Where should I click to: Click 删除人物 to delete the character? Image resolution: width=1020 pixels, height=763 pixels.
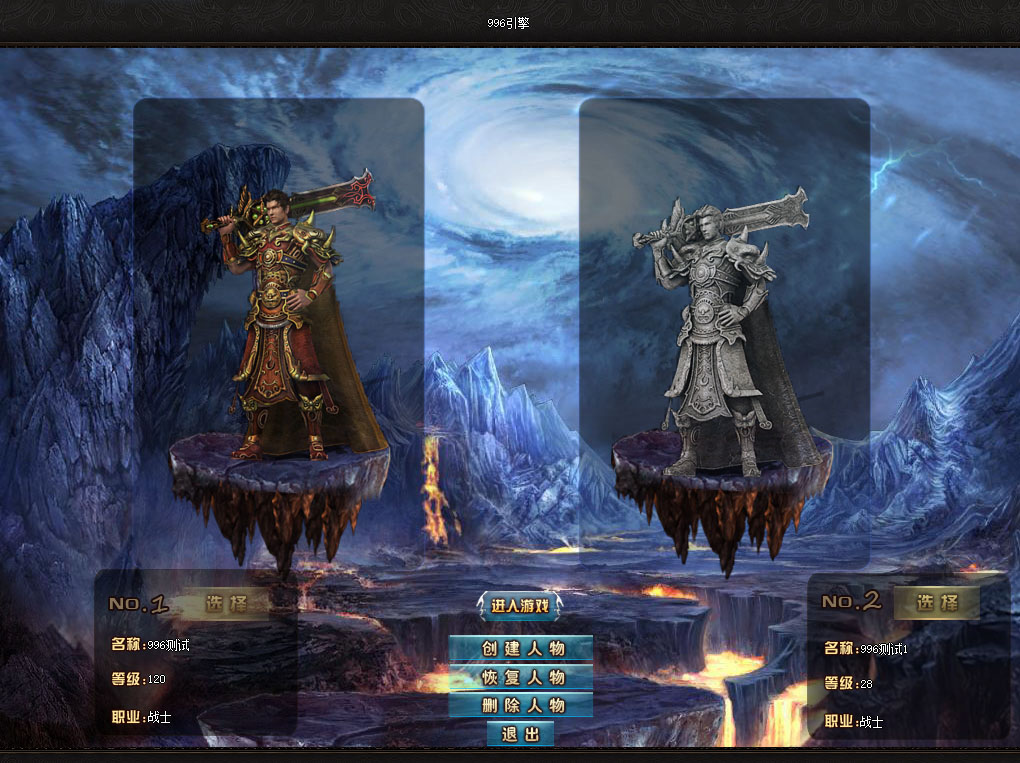520,705
